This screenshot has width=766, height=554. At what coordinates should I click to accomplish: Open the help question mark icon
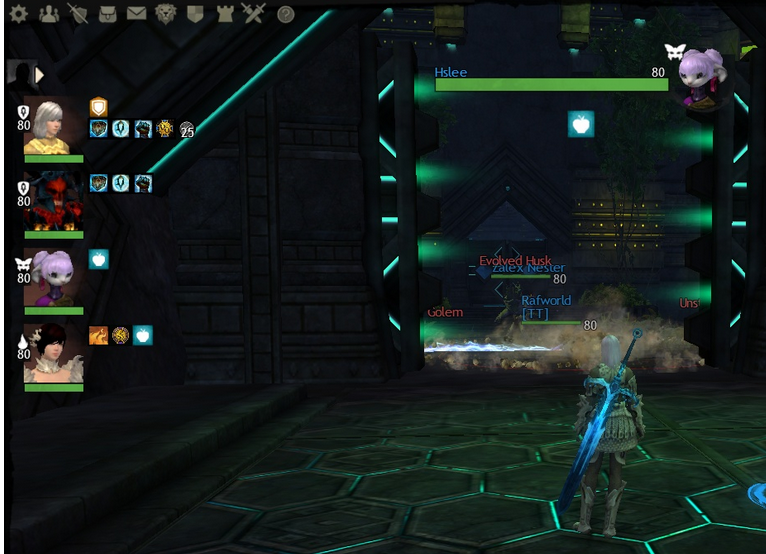tap(286, 14)
